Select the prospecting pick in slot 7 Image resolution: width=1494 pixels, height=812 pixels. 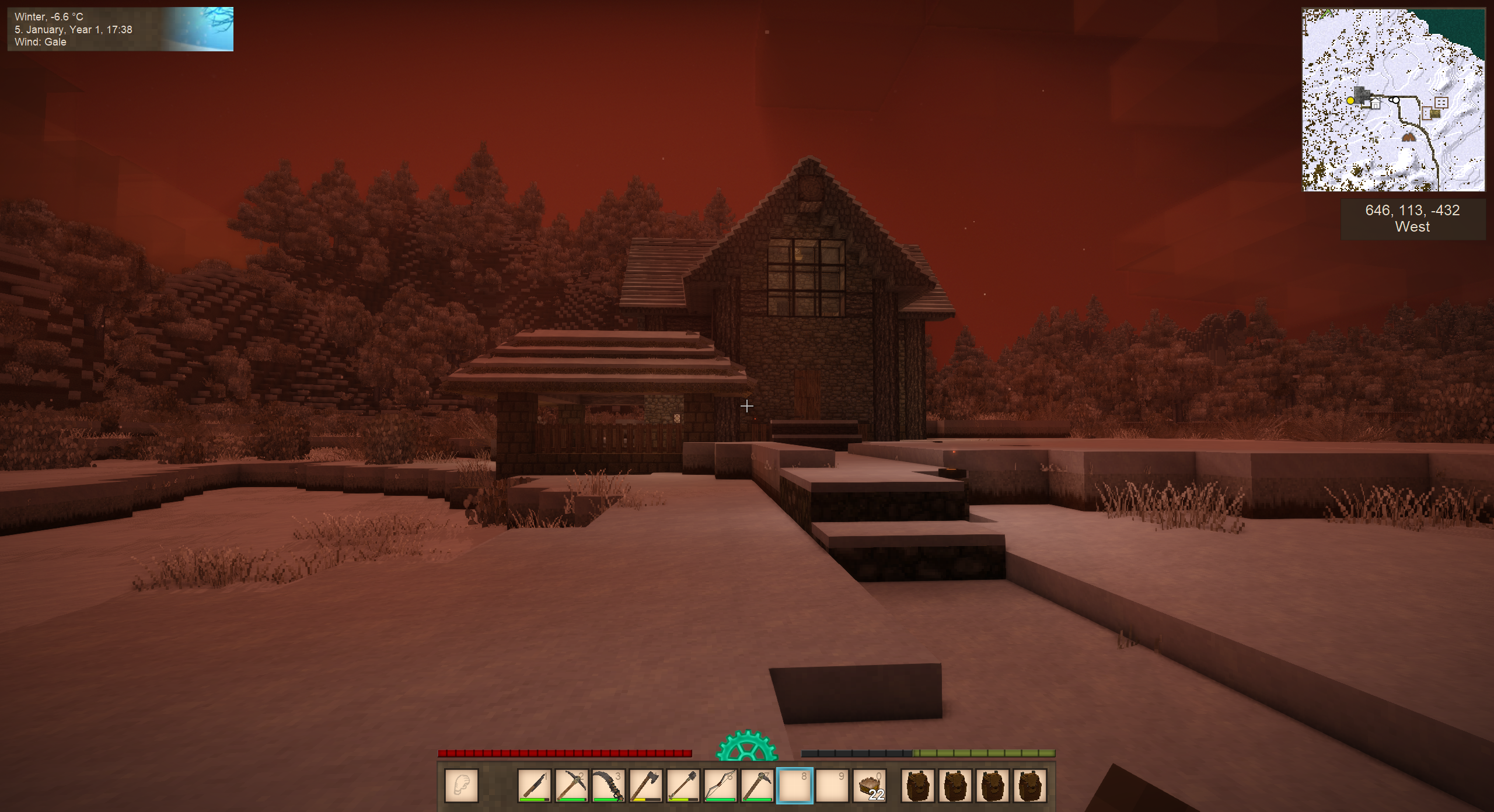tap(758, 785)
